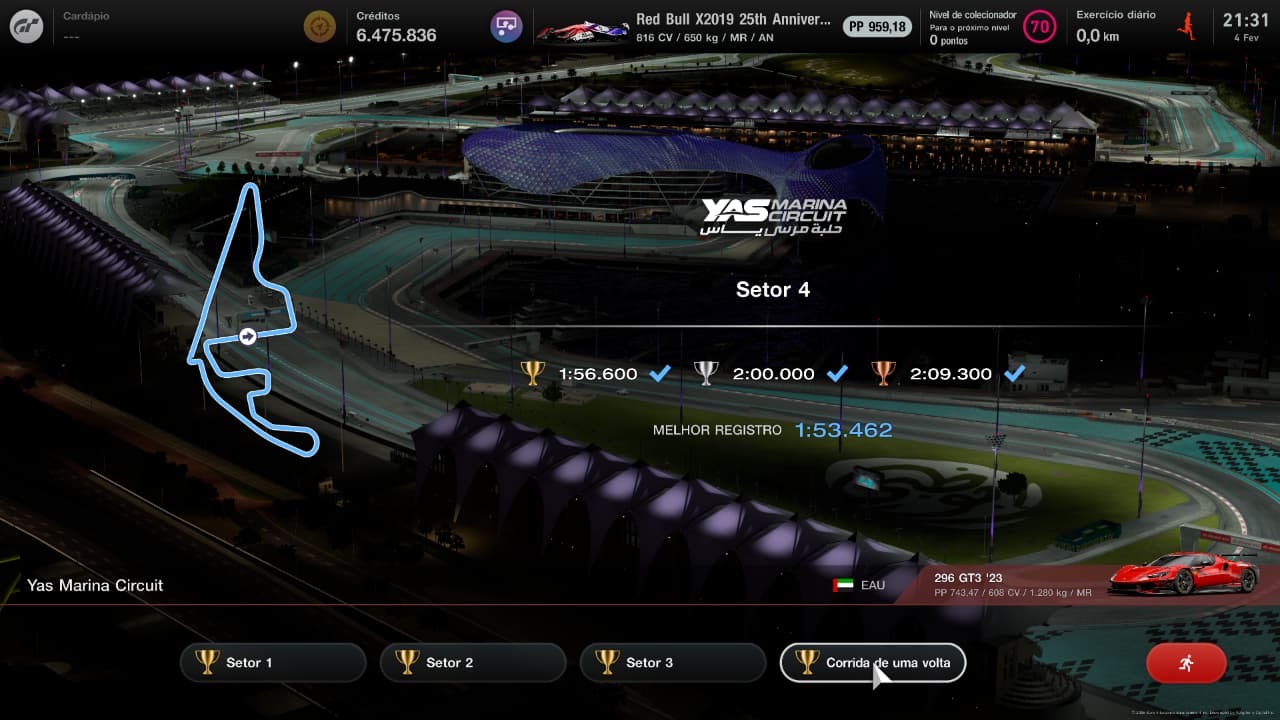This screenshot has height=720, width=1280.
Task: Open the daily exercise running figure icon
Action: click(x=1184, y=25)
